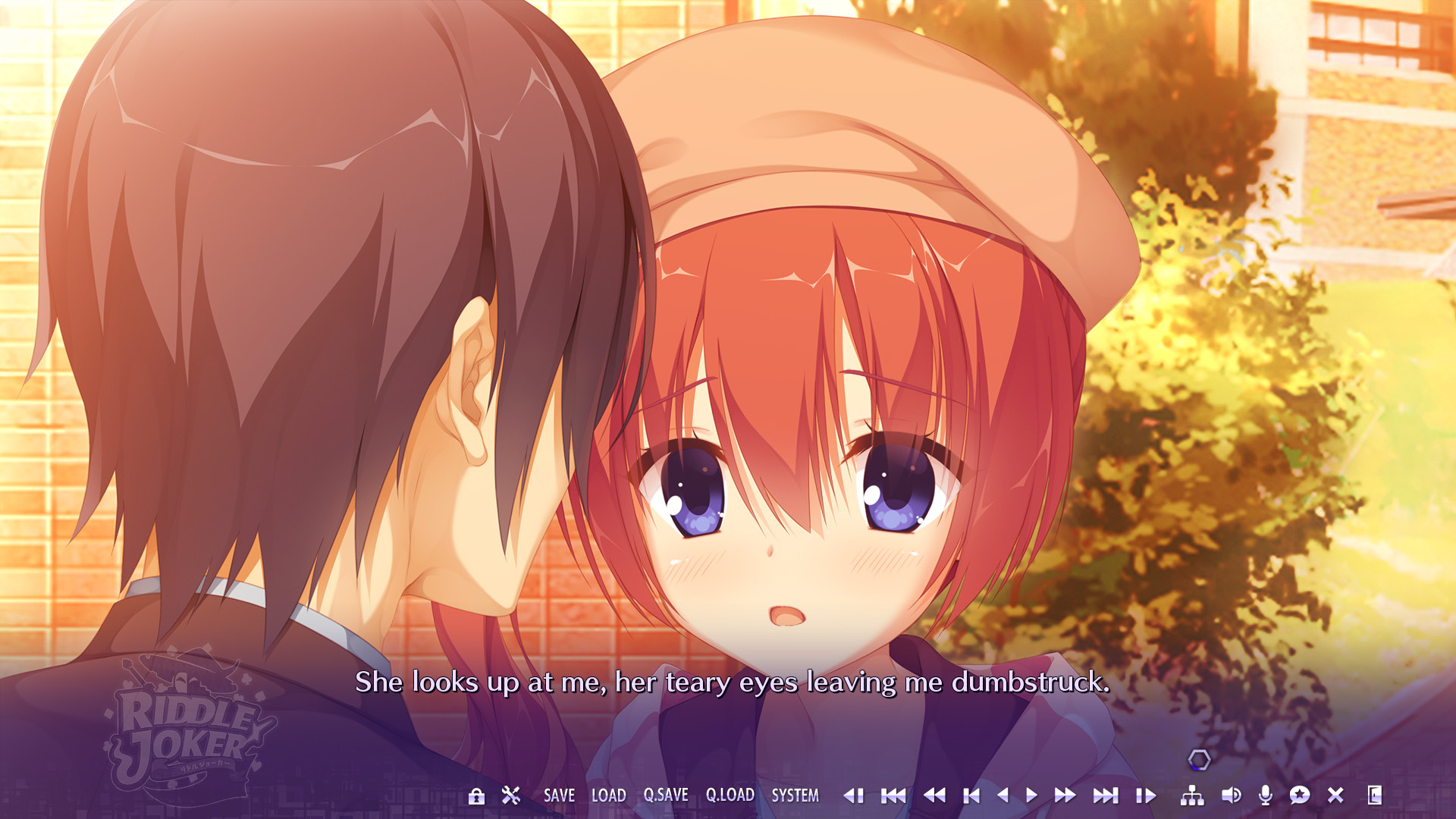
Task: Enable auto-mode with the play arrow
Action: [1031, 796]
